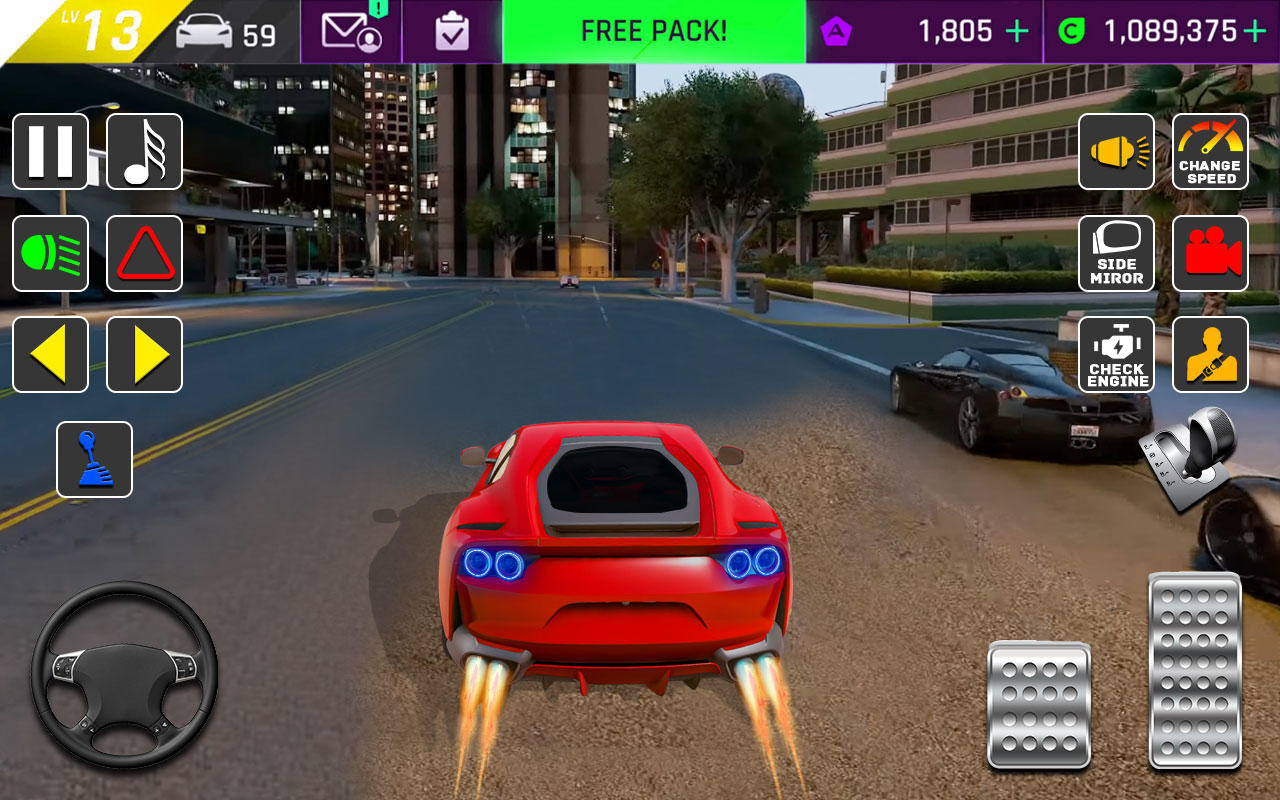Screen dimensions: 1280x800
Task: Open the mail inbox icon
Action: 349,30
